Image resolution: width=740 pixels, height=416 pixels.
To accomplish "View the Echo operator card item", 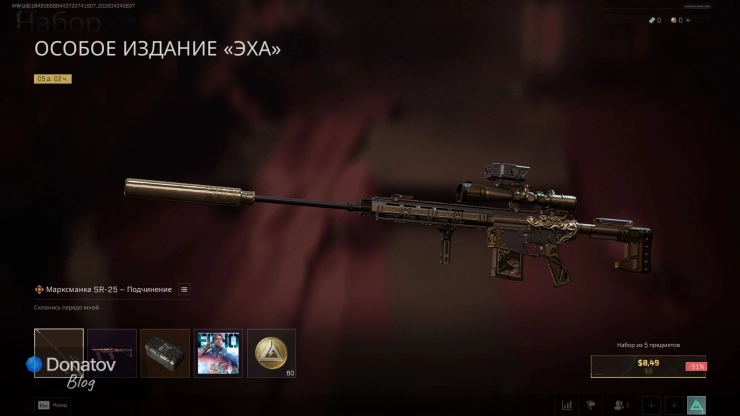I will (218, 353).
